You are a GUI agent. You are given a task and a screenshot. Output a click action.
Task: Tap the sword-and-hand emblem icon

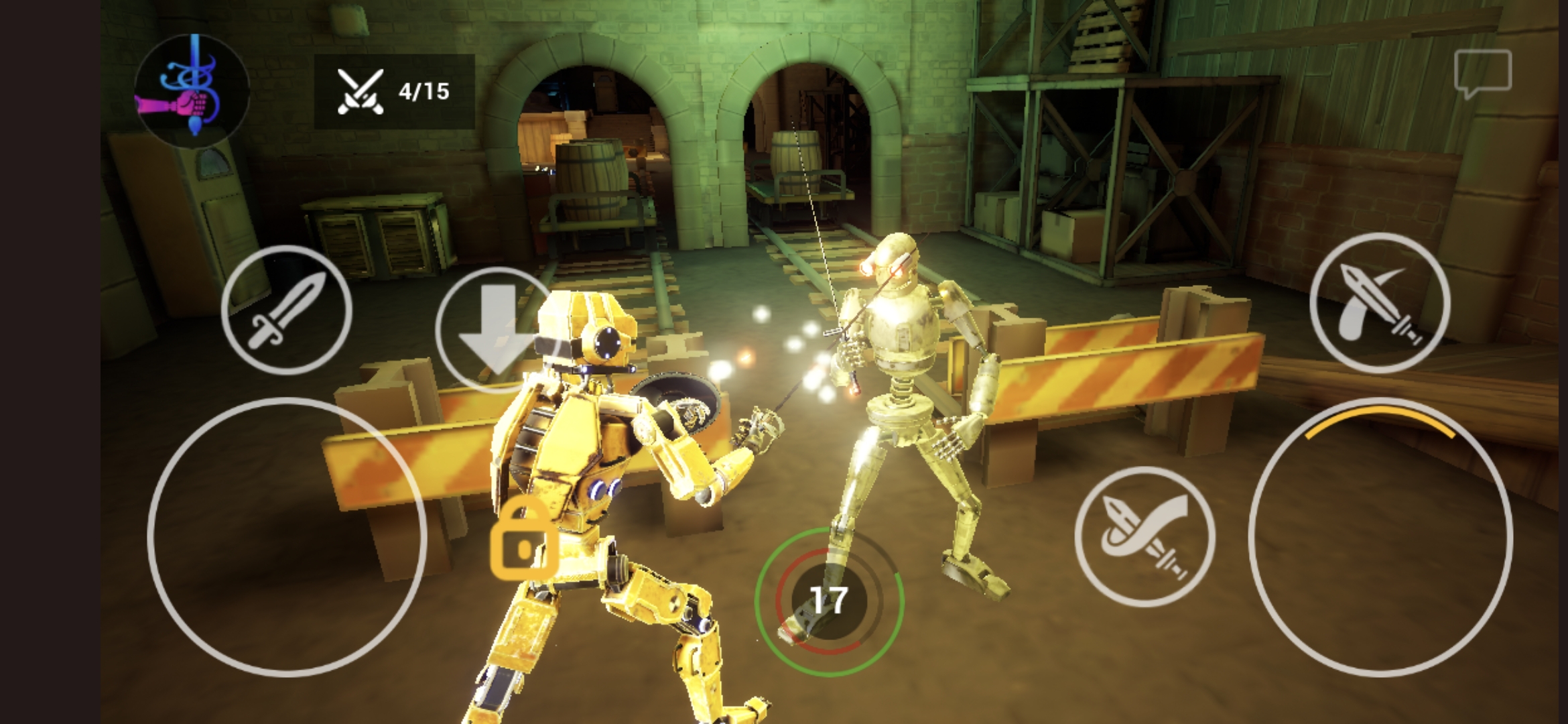point(192,89)
